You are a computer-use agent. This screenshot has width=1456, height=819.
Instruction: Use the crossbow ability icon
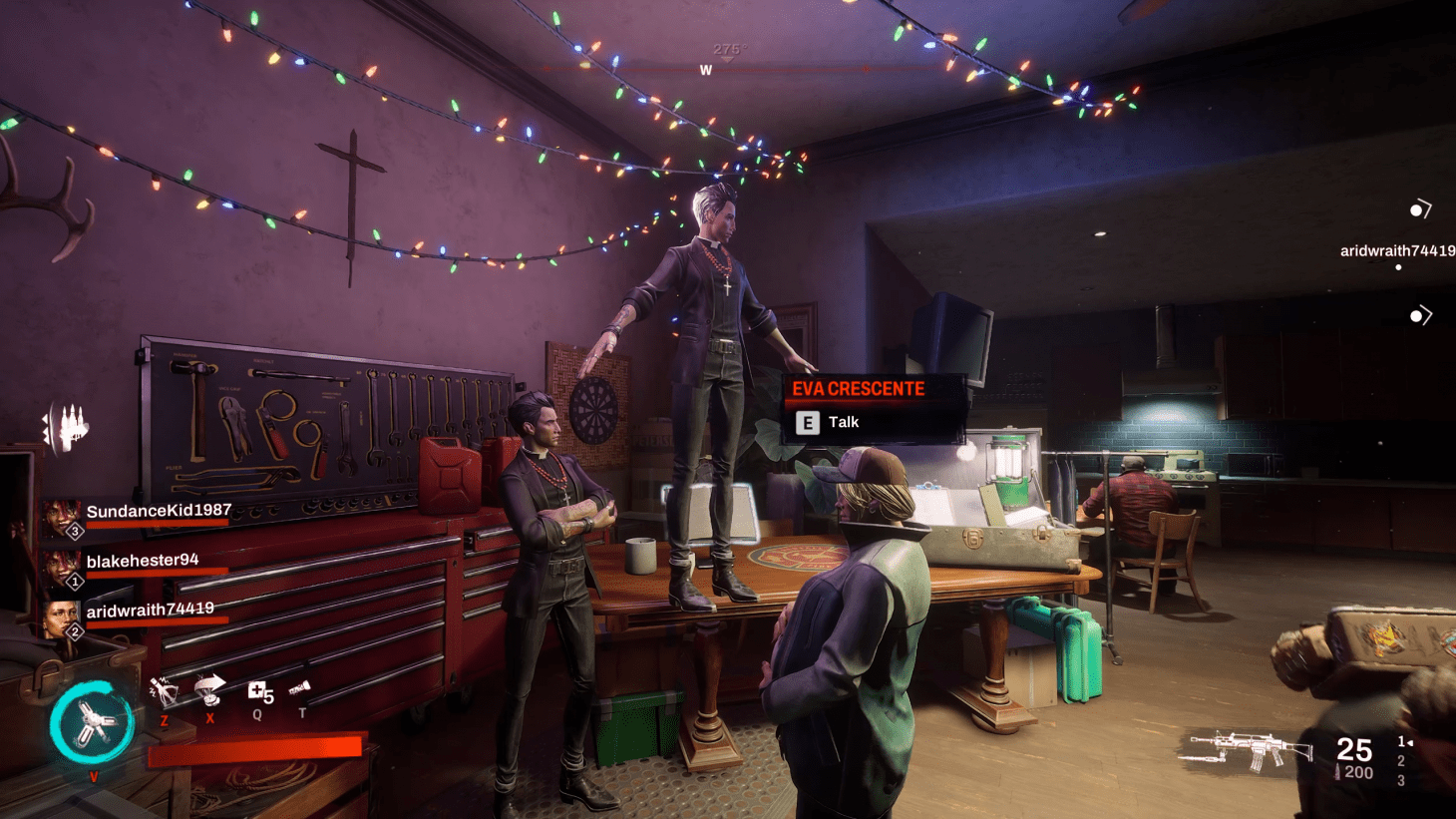tap(163, 690)
